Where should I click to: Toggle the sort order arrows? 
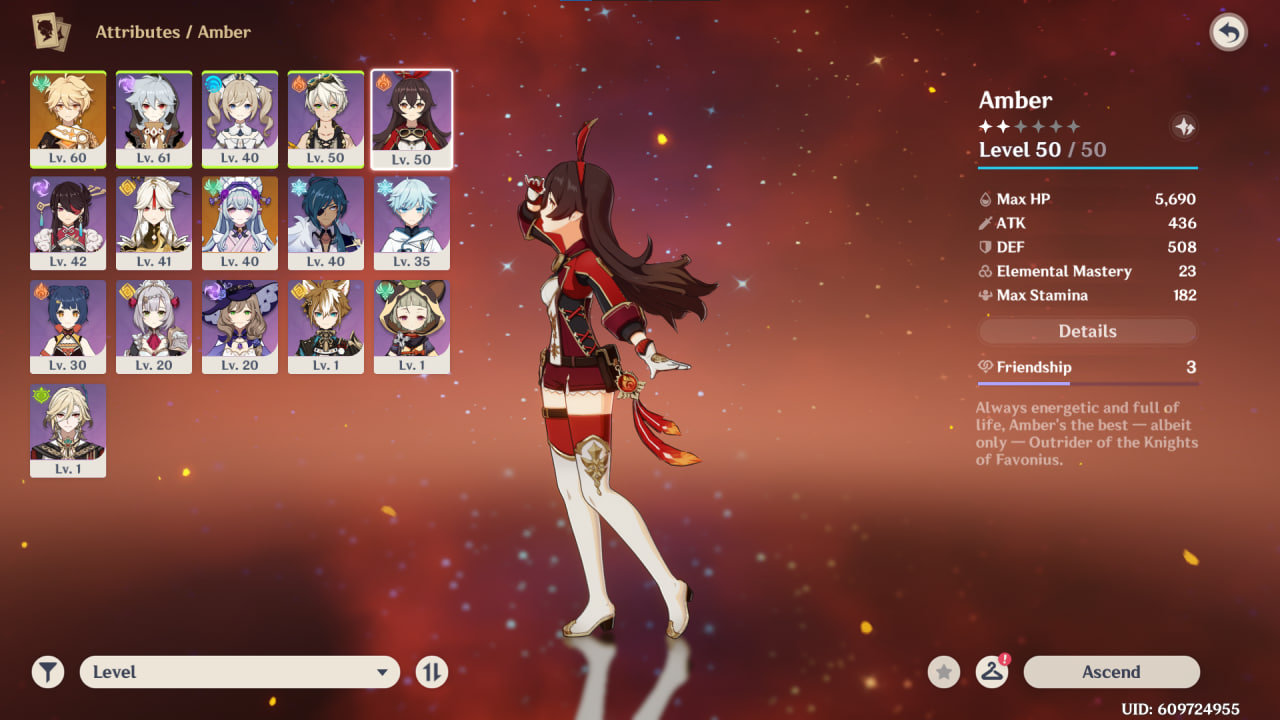tap(432, 672)
